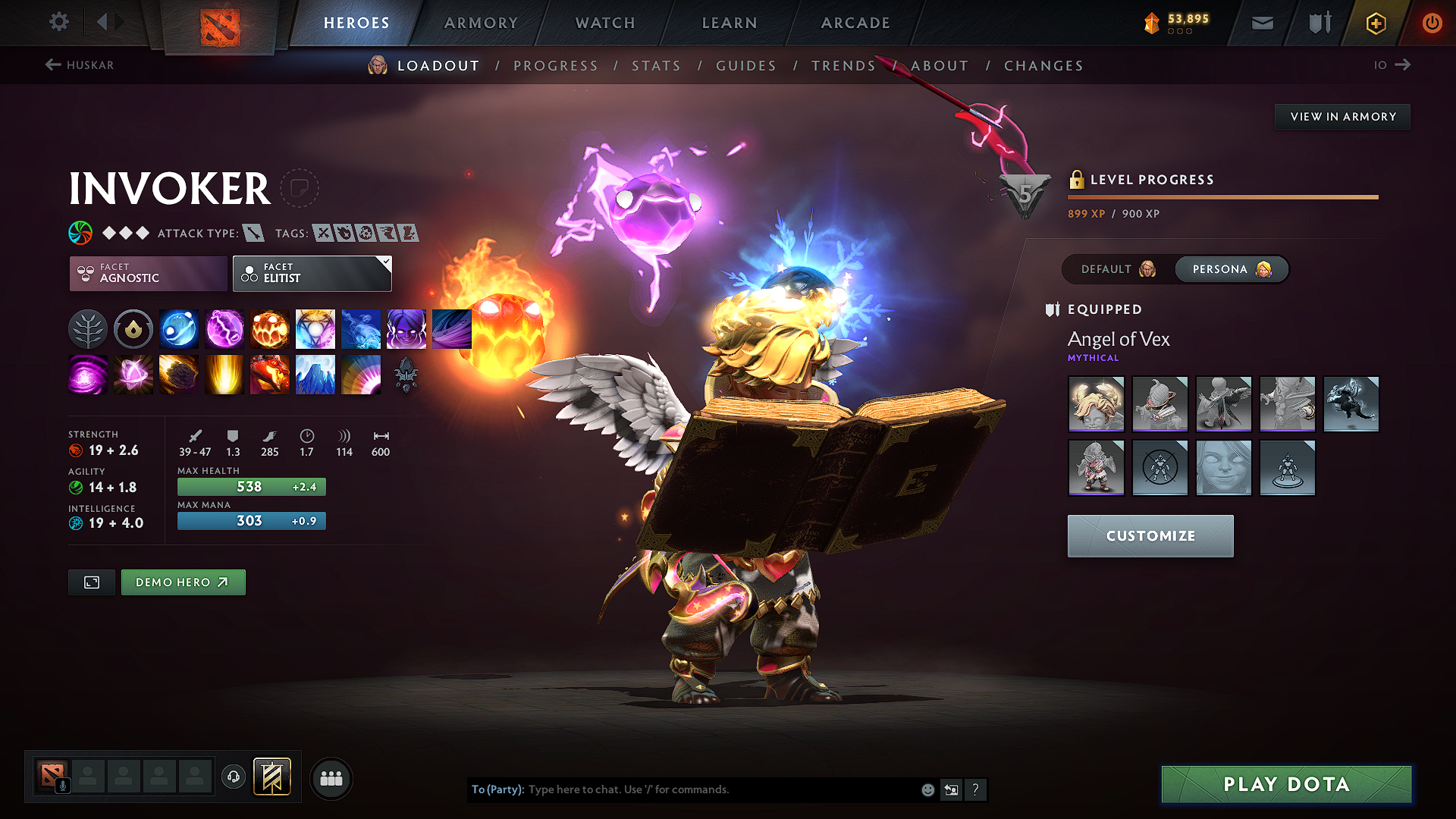Click the Chaos Meteor ability icon
Viewport: 1456px width, 819px height.
[179, 375]
